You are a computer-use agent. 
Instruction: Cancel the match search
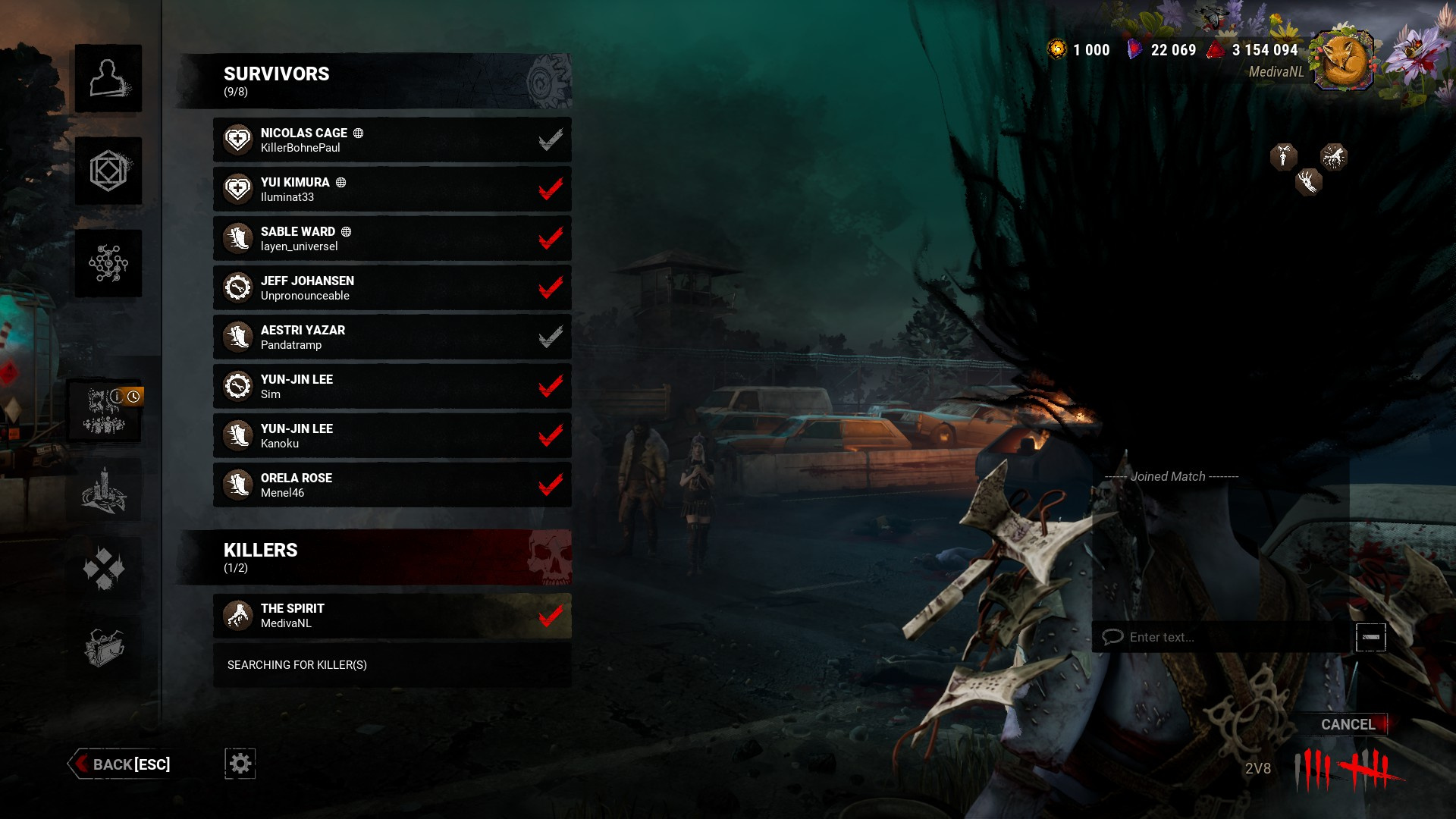click(1347, 724)
